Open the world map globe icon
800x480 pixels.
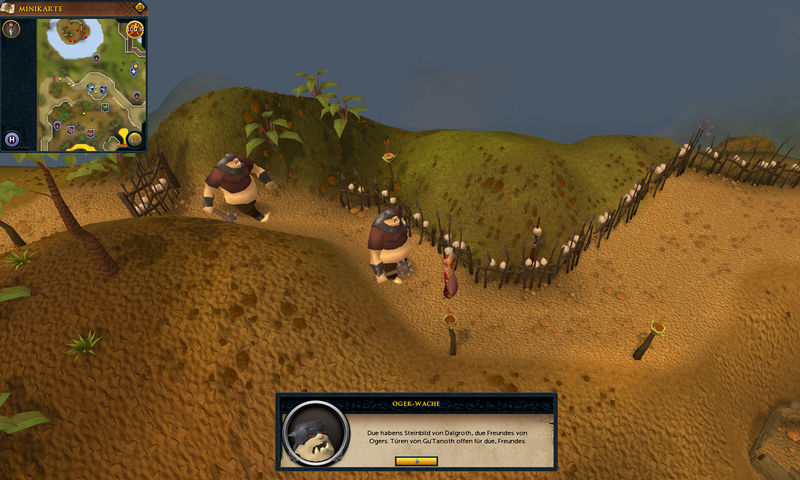pos(135,139)
